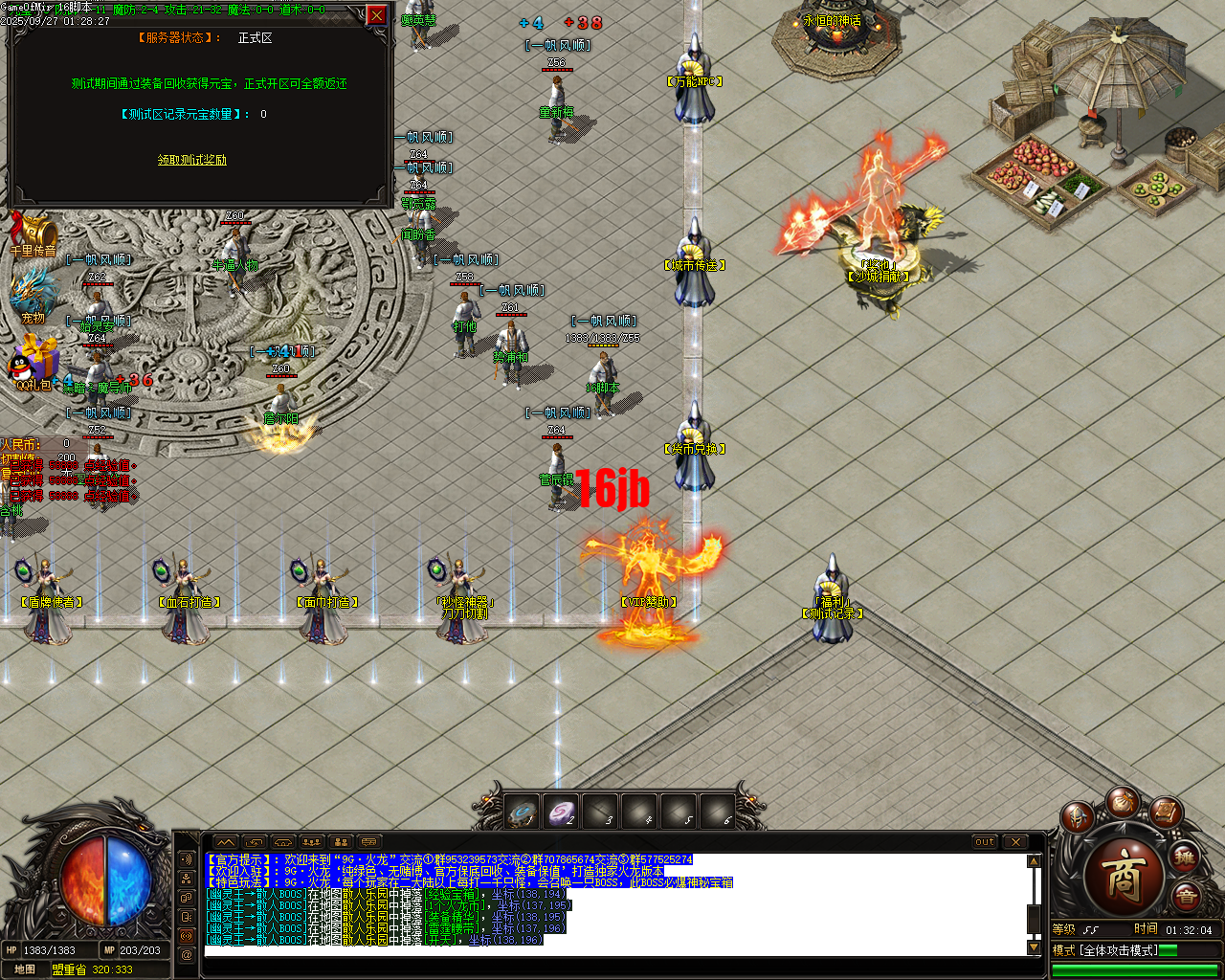Image resolution: width=1225 pixels, height=980 pixels.
Task: Click the [开天] item link in chat
Action: tap(438, 940)
